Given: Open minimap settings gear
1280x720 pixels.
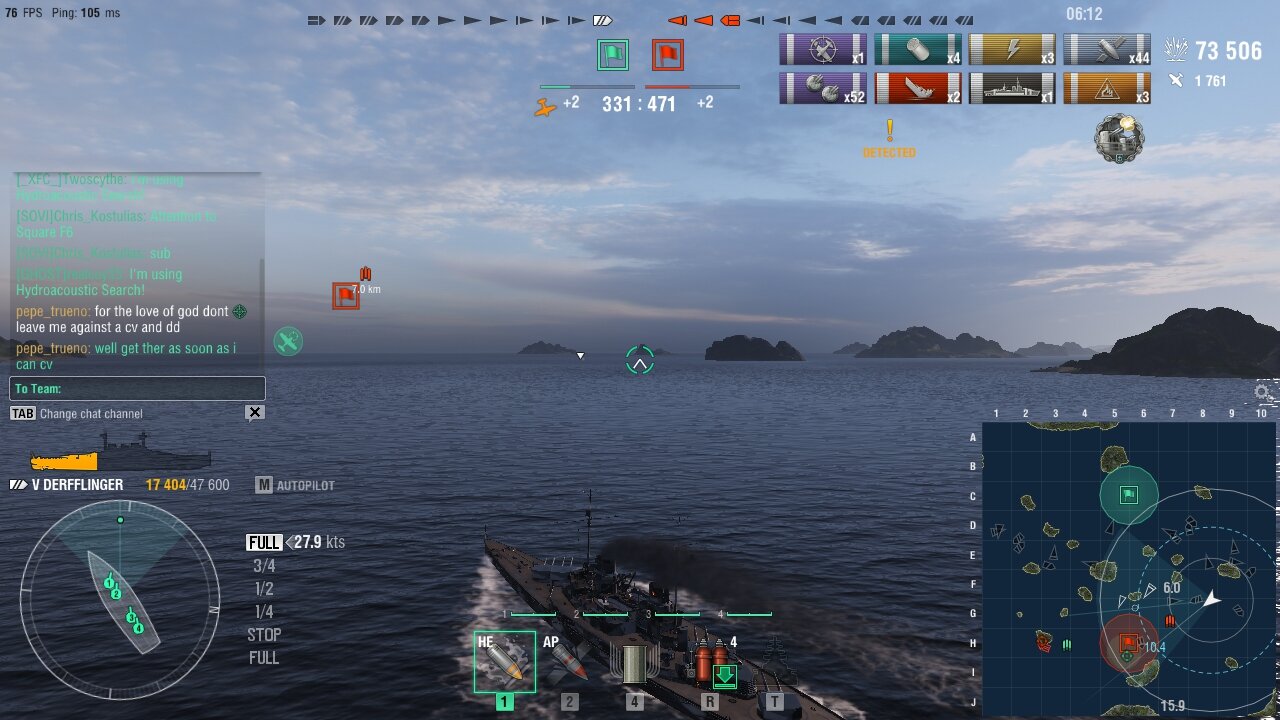Looking at the screenshot, I should 1264,393.
